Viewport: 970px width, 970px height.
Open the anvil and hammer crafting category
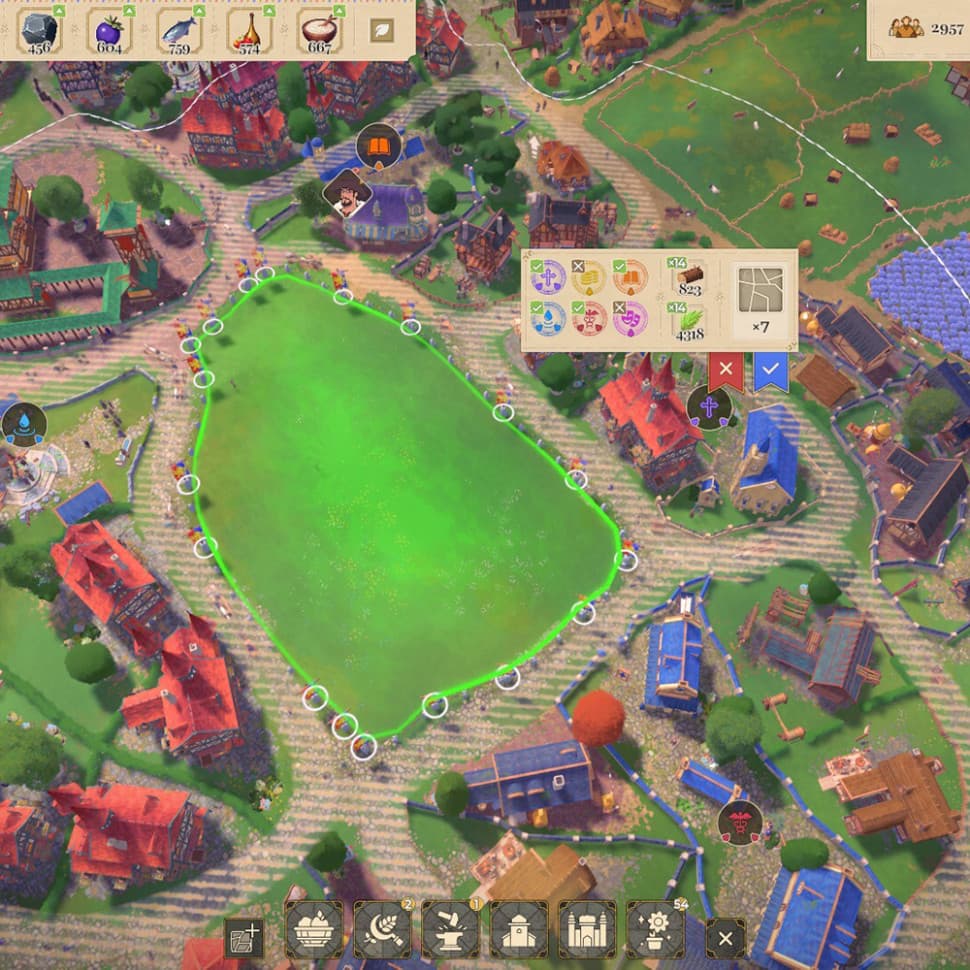451,929
